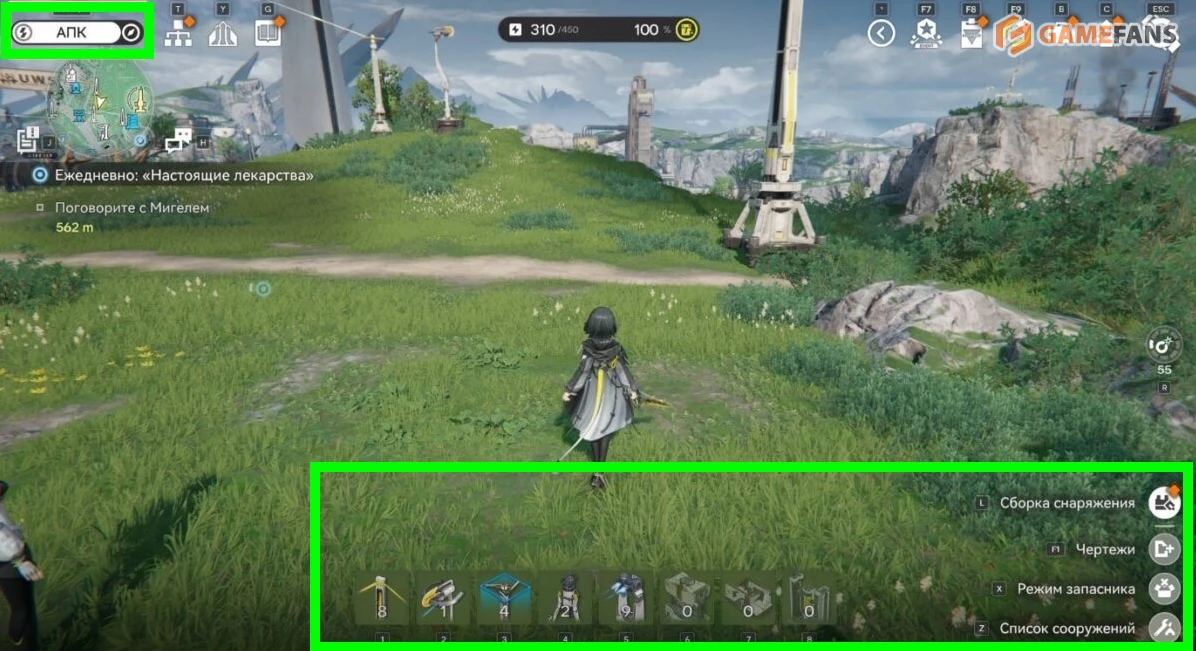Screen dimensions: 1196x651
Task: Open the missions list icon with exclamation mark
Action: click(28, 139)
